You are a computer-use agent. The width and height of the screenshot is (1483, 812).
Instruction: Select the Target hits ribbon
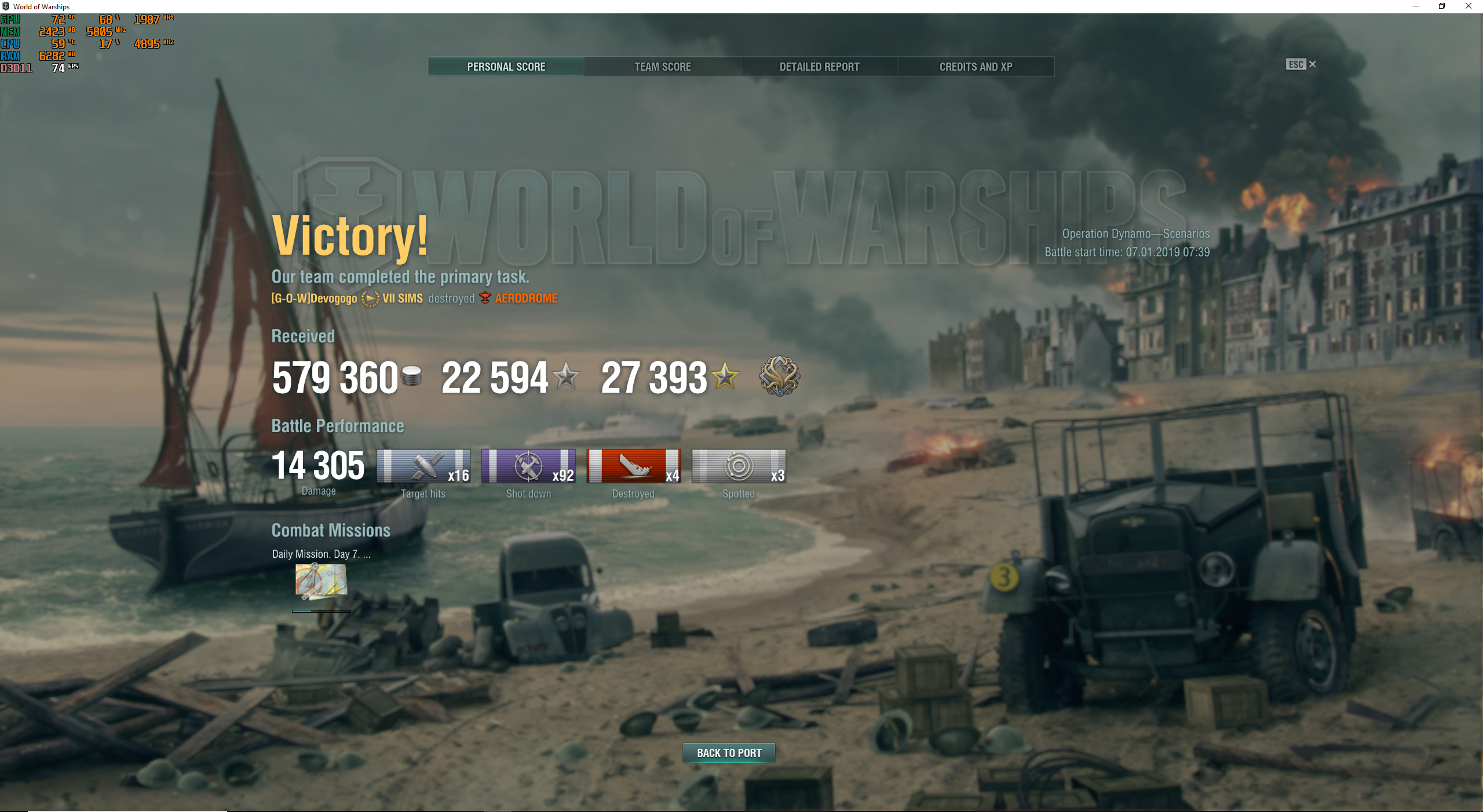(423, 466)
